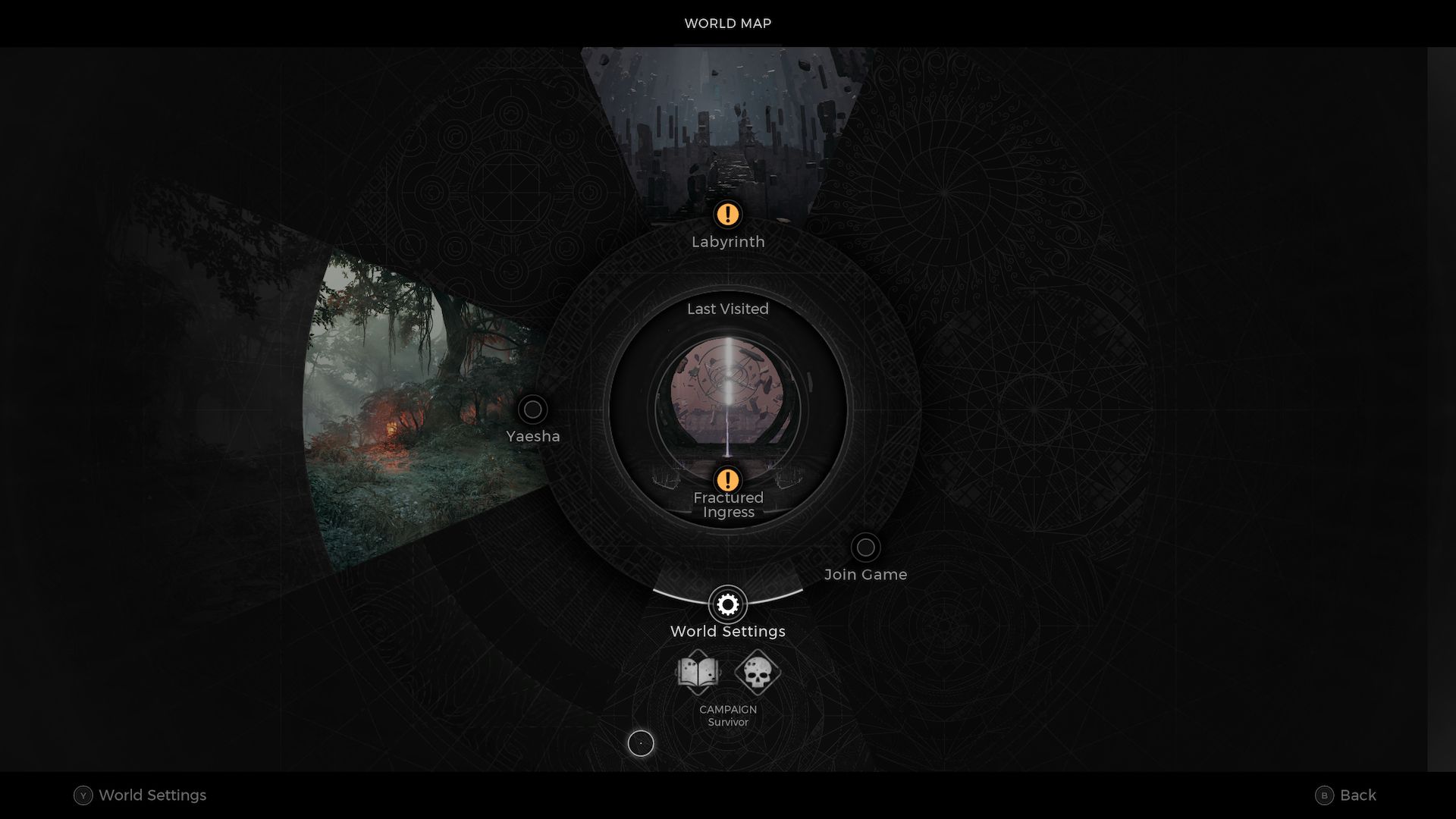Image resolution: width=1456 pixels, height=819 pixels.
Task: Click the World Settings label text
Action: tap(727, 630)
